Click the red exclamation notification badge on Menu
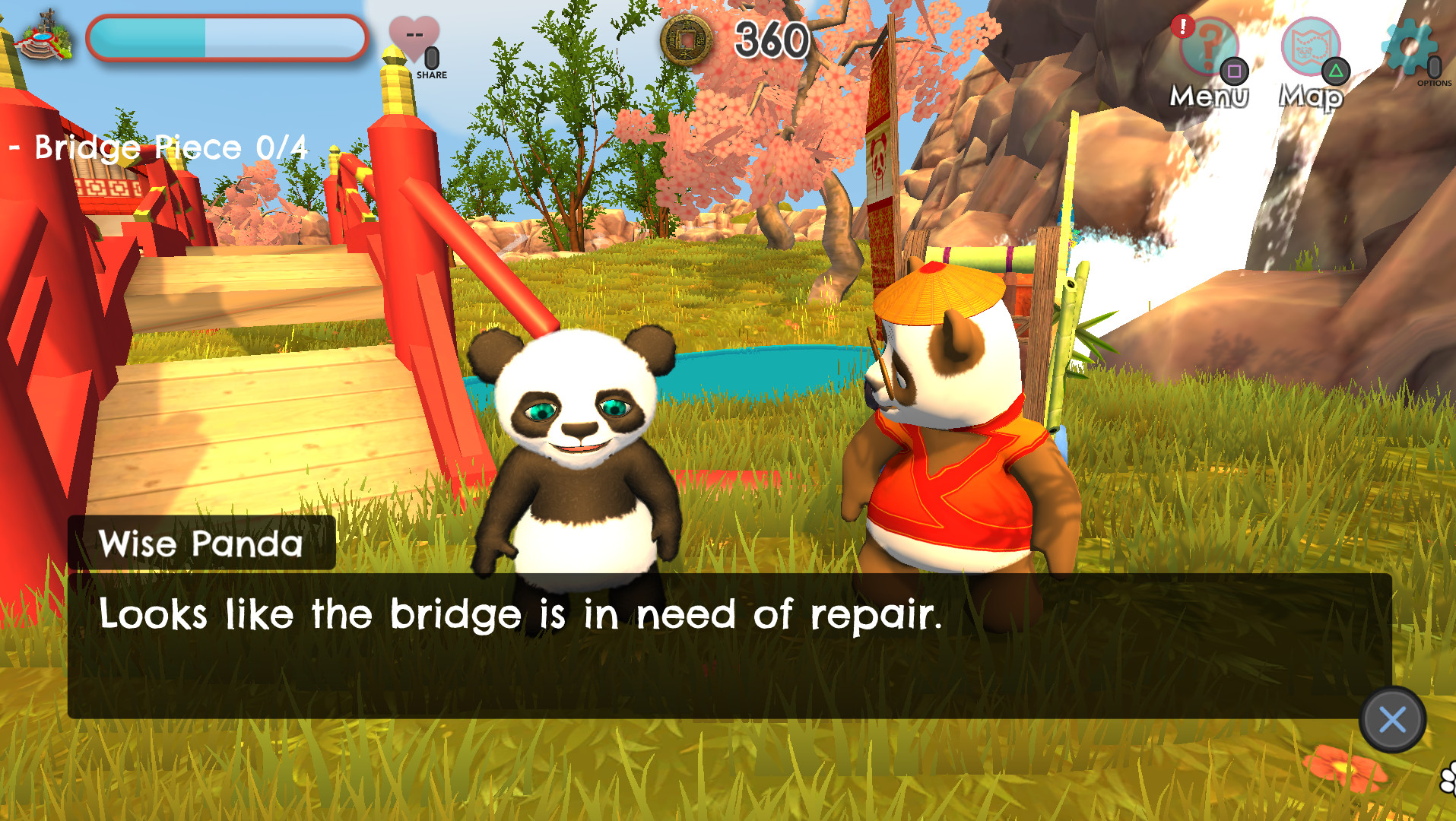The image size is (1456, 821). pyautogui.click(x=1183, y=24)
